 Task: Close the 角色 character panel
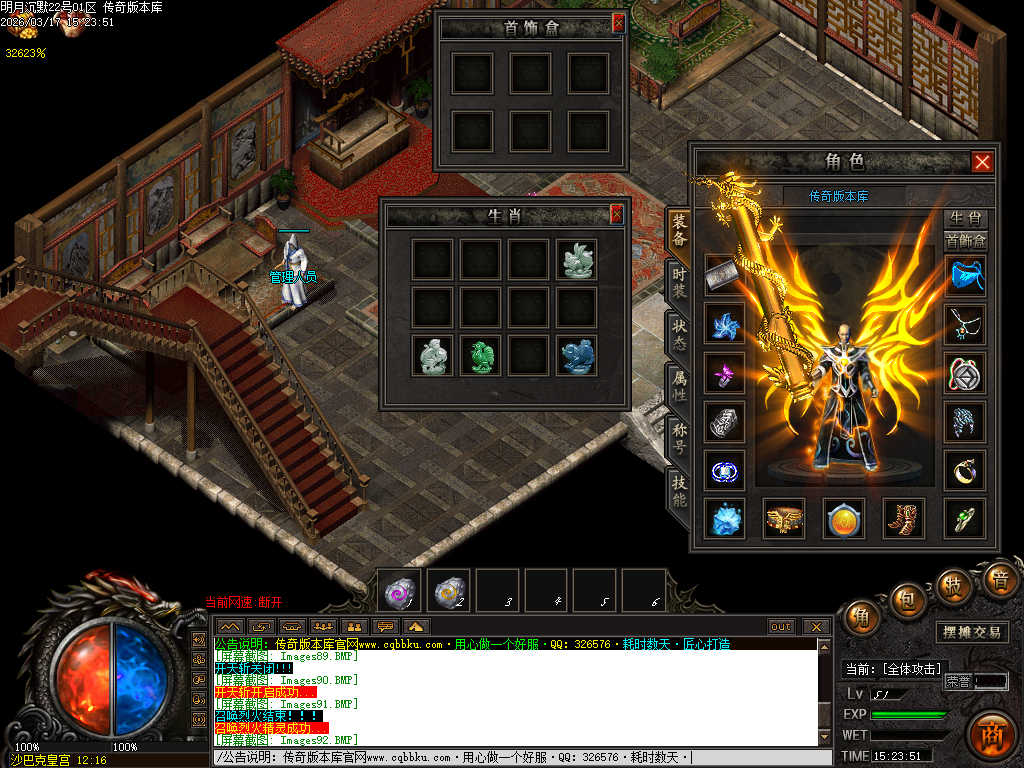982,162
